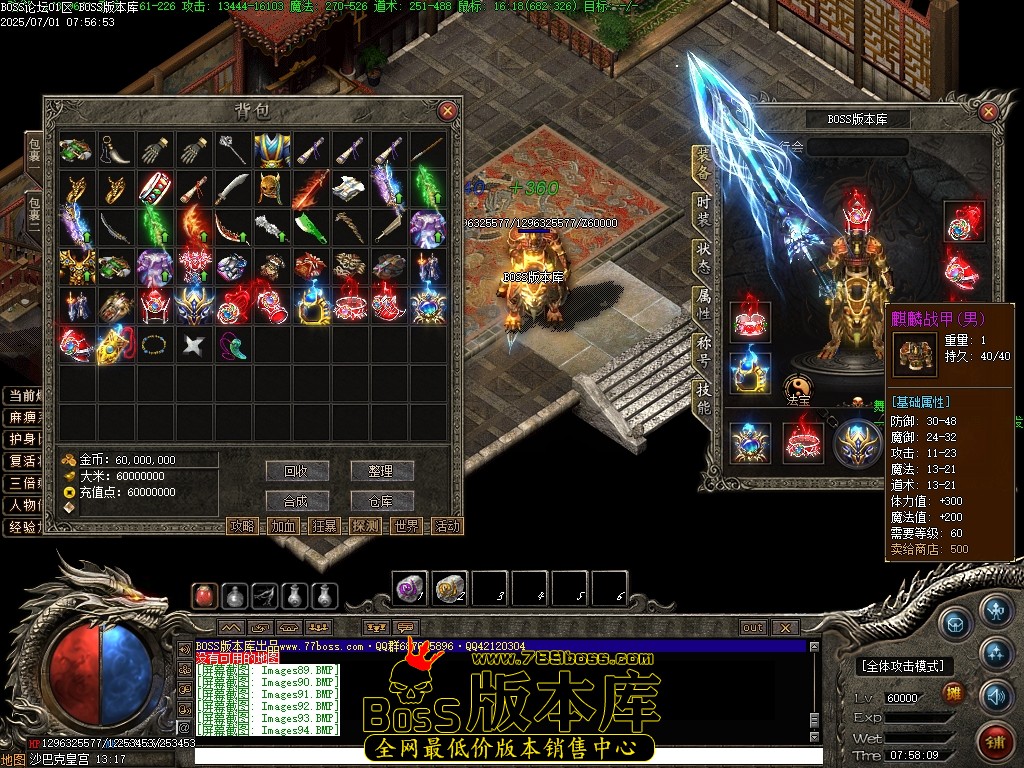Viewport: 1024px width, 768px height.
Task: Switch to the 属性 attributes tab
Action: pos(704,305)
